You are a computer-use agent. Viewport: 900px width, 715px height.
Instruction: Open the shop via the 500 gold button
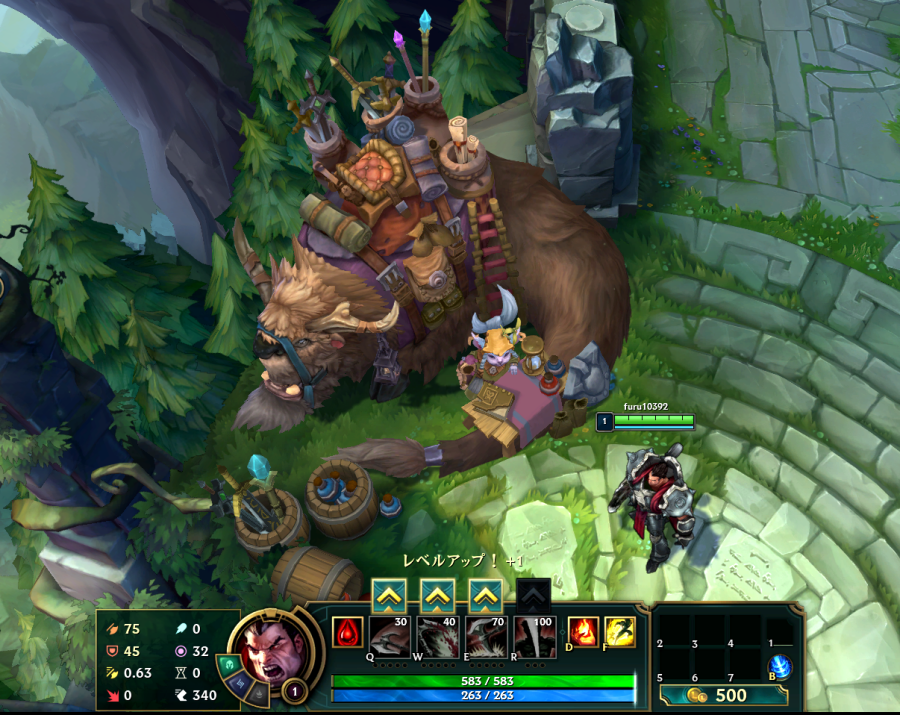[721, 695]
